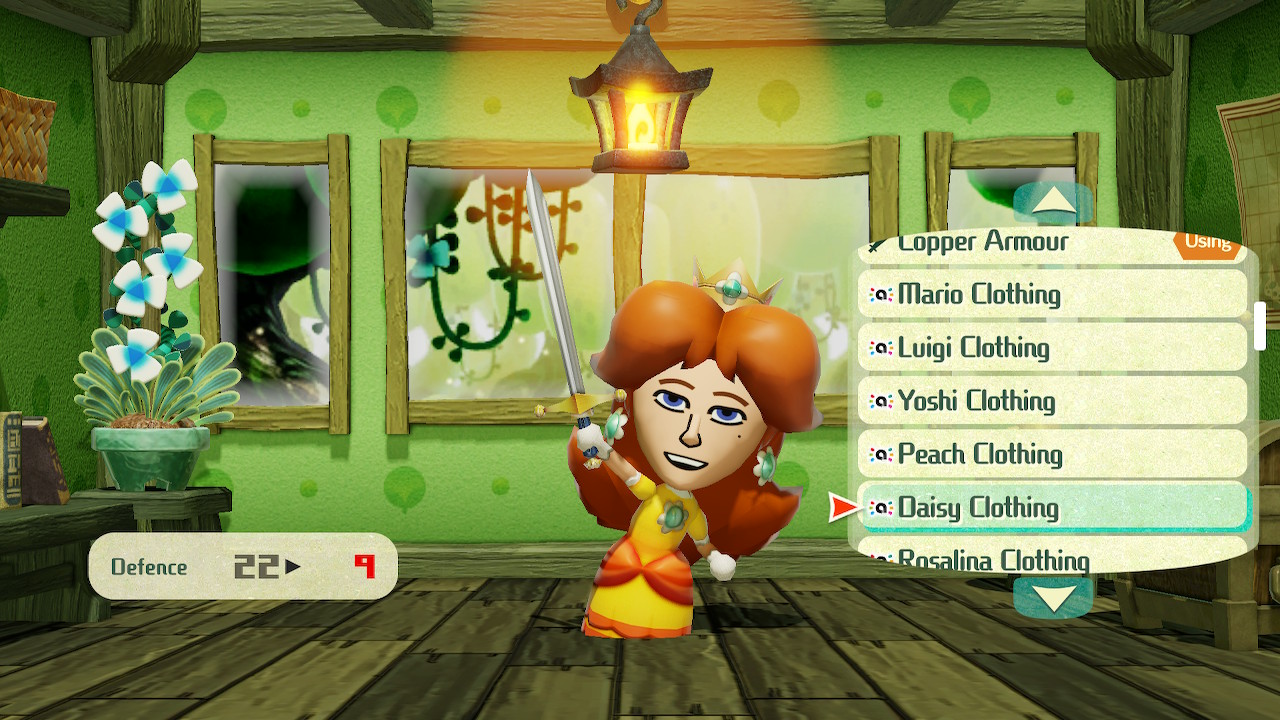Confirm the highlighted Daisy Clothing entry

[x=1052, y=507]
